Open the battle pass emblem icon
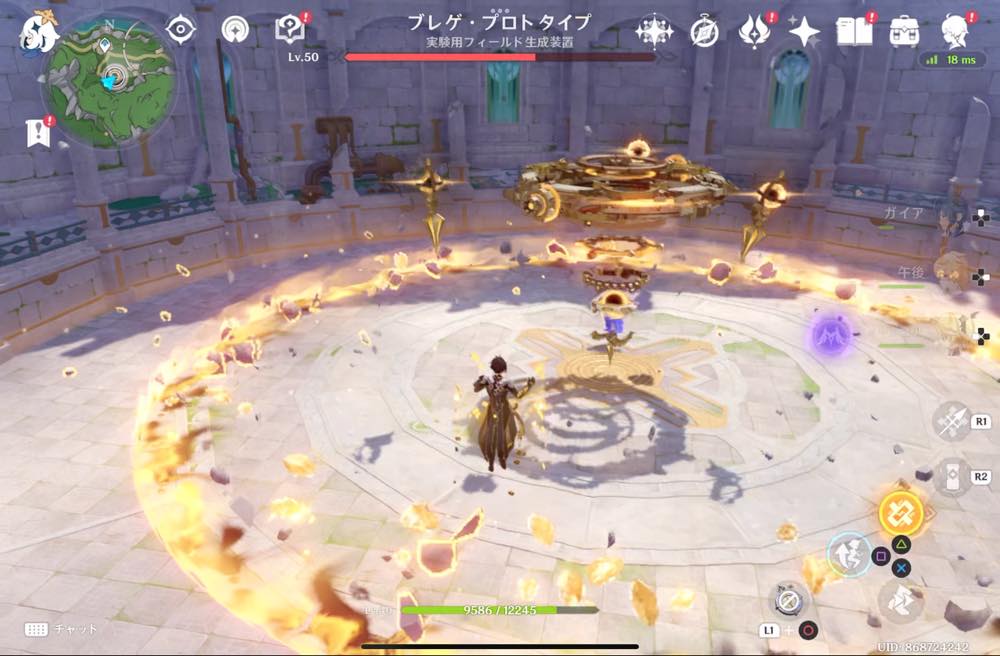 [x=753, y=31]
